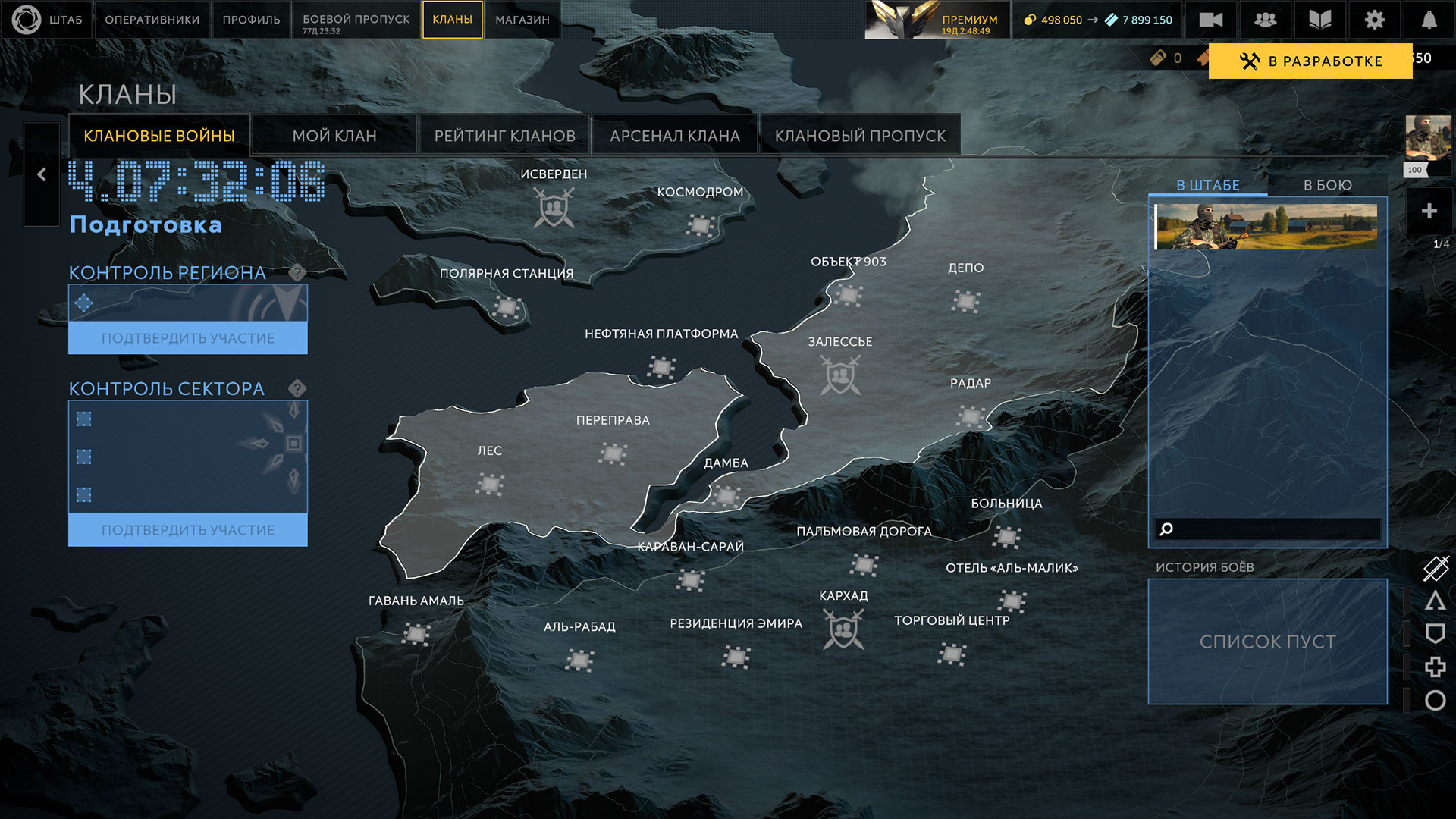The image size is (1456, 819).
Task: Click the back arrow button
Action: (x=42, y=174)
